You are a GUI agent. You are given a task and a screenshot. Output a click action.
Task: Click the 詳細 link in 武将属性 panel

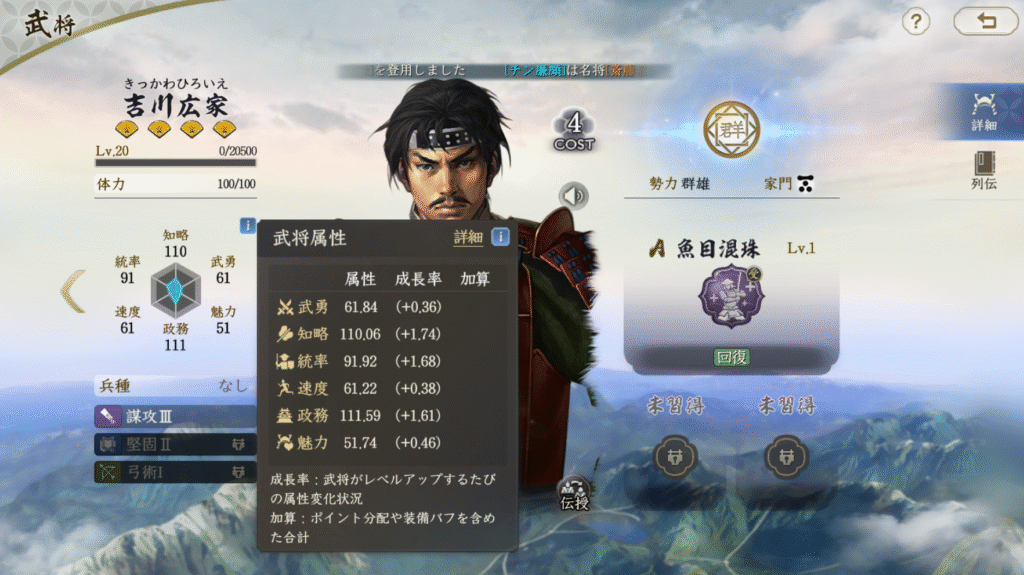[x=468, y=237]
